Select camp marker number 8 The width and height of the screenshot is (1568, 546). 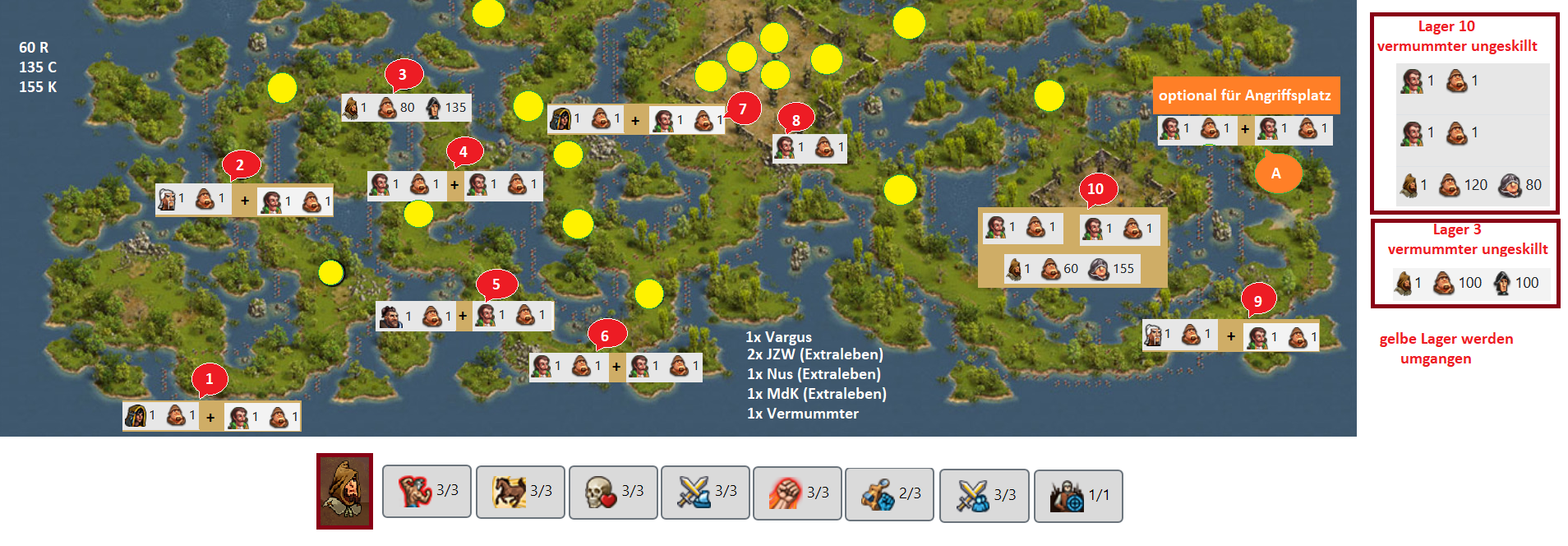796,120
